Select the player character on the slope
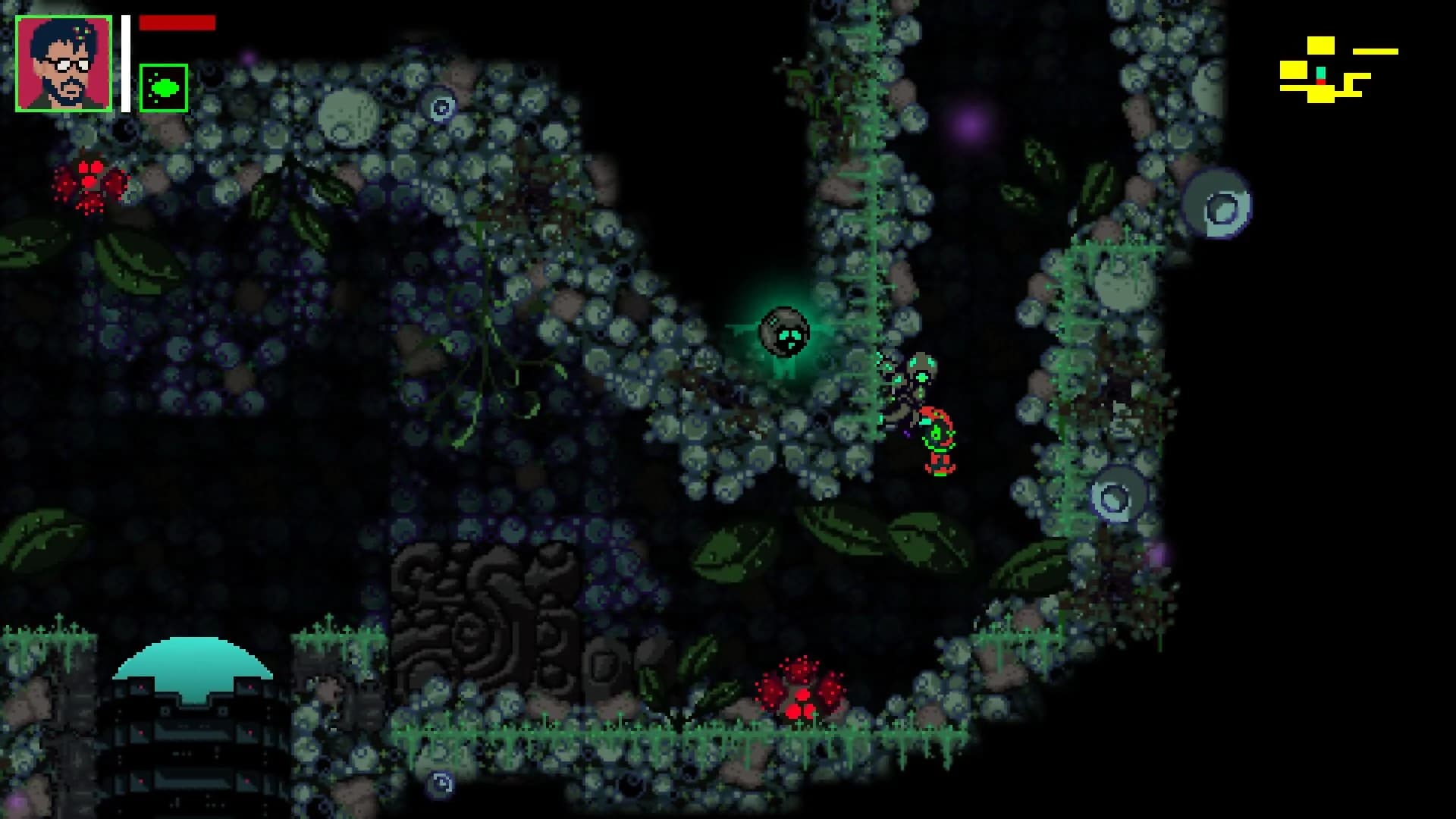Image resolution: width=1456 pixels, height=819 pixels. pos(938,440)
